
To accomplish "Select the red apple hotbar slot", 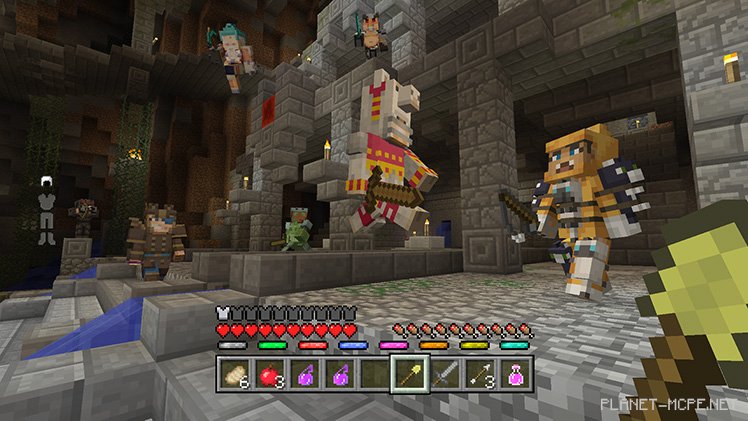I will point(269,375).
